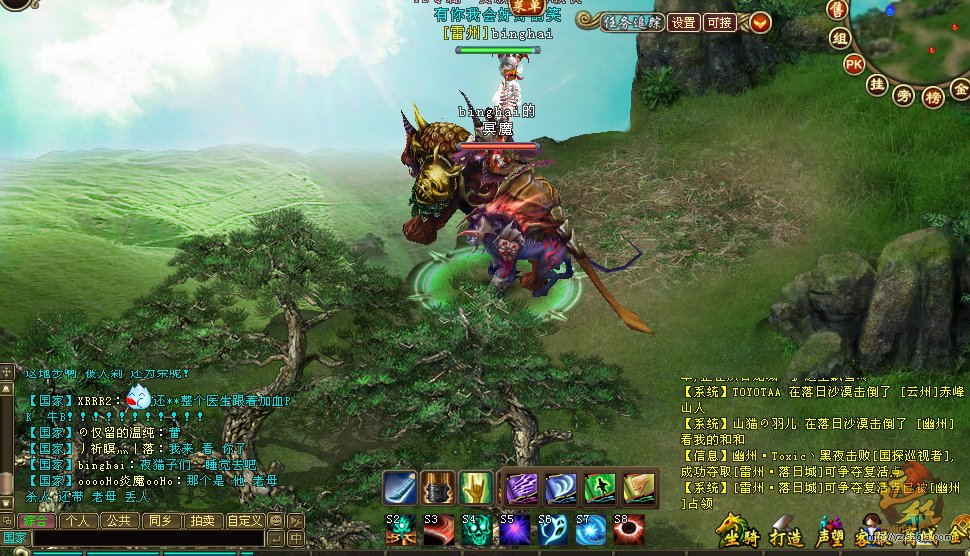Switch to the 拍卖 auction chat tab
The width and height of the screenshot is (970, 556).
[x=202, y=520]
